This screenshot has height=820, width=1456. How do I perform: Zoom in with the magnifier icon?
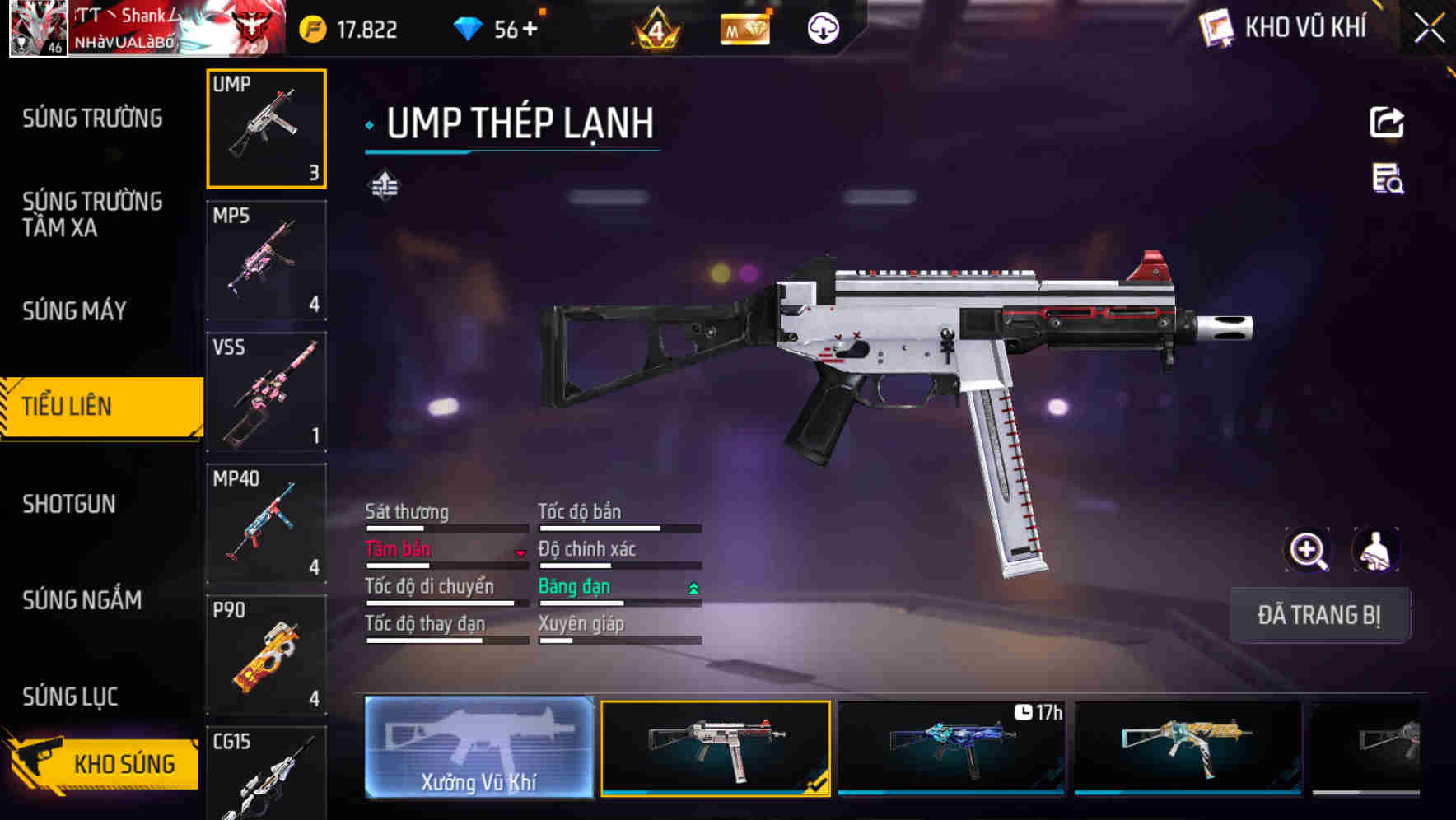coord(1308,550)
